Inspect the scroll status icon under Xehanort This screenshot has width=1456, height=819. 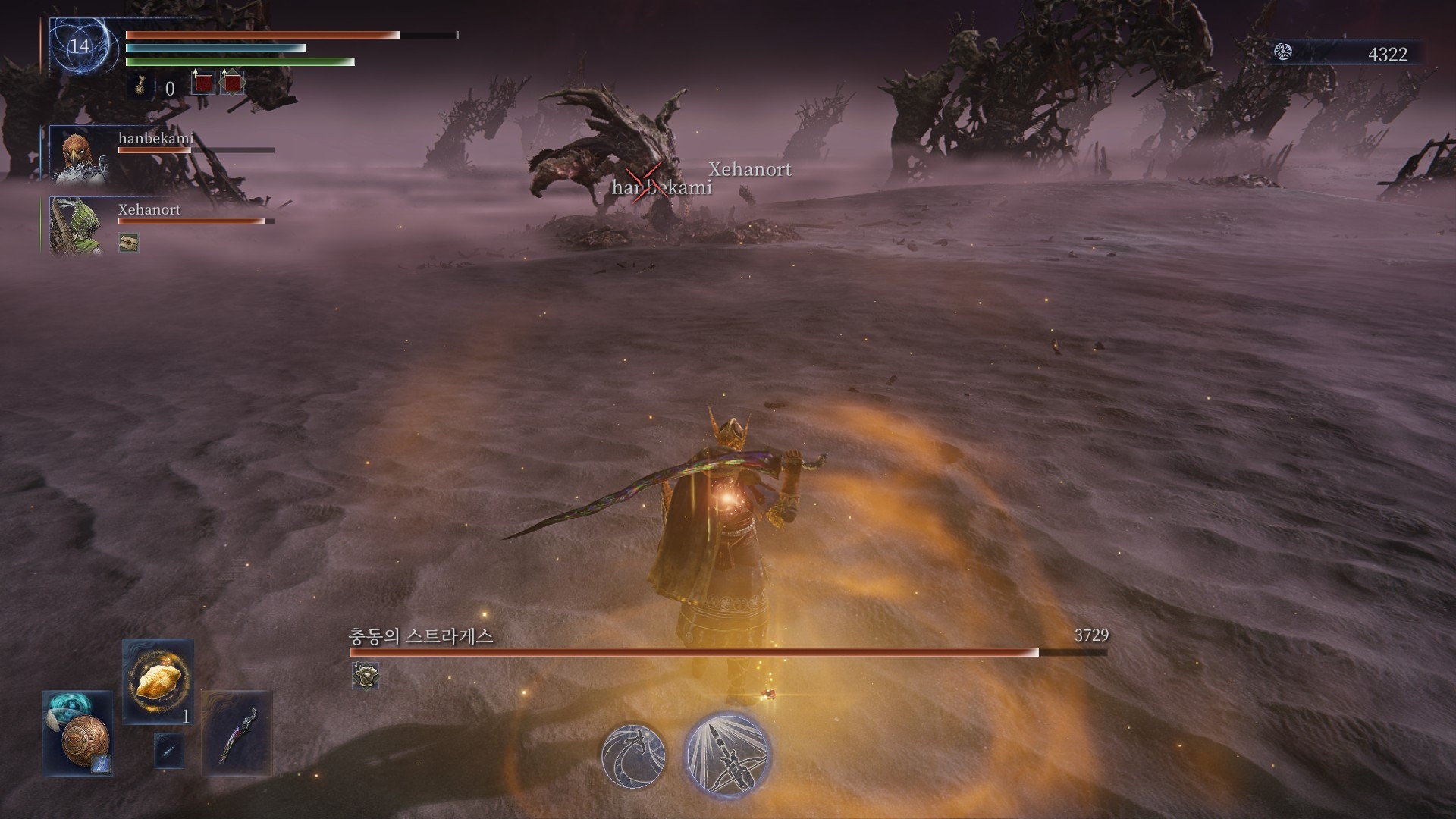coord(129,243)
